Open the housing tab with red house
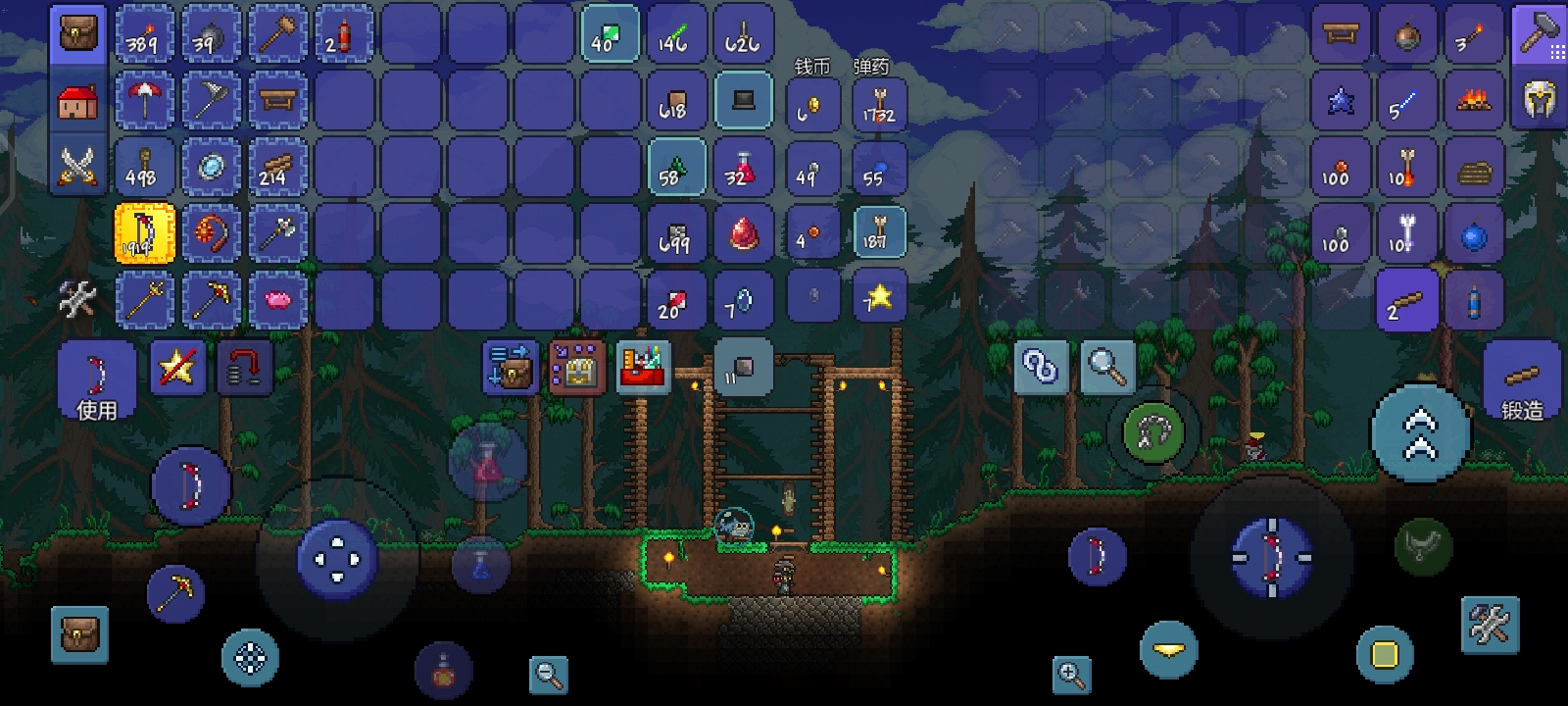The width and height of the screenshot is (1568, 706). pyautogui.click(x=77, y=101)
